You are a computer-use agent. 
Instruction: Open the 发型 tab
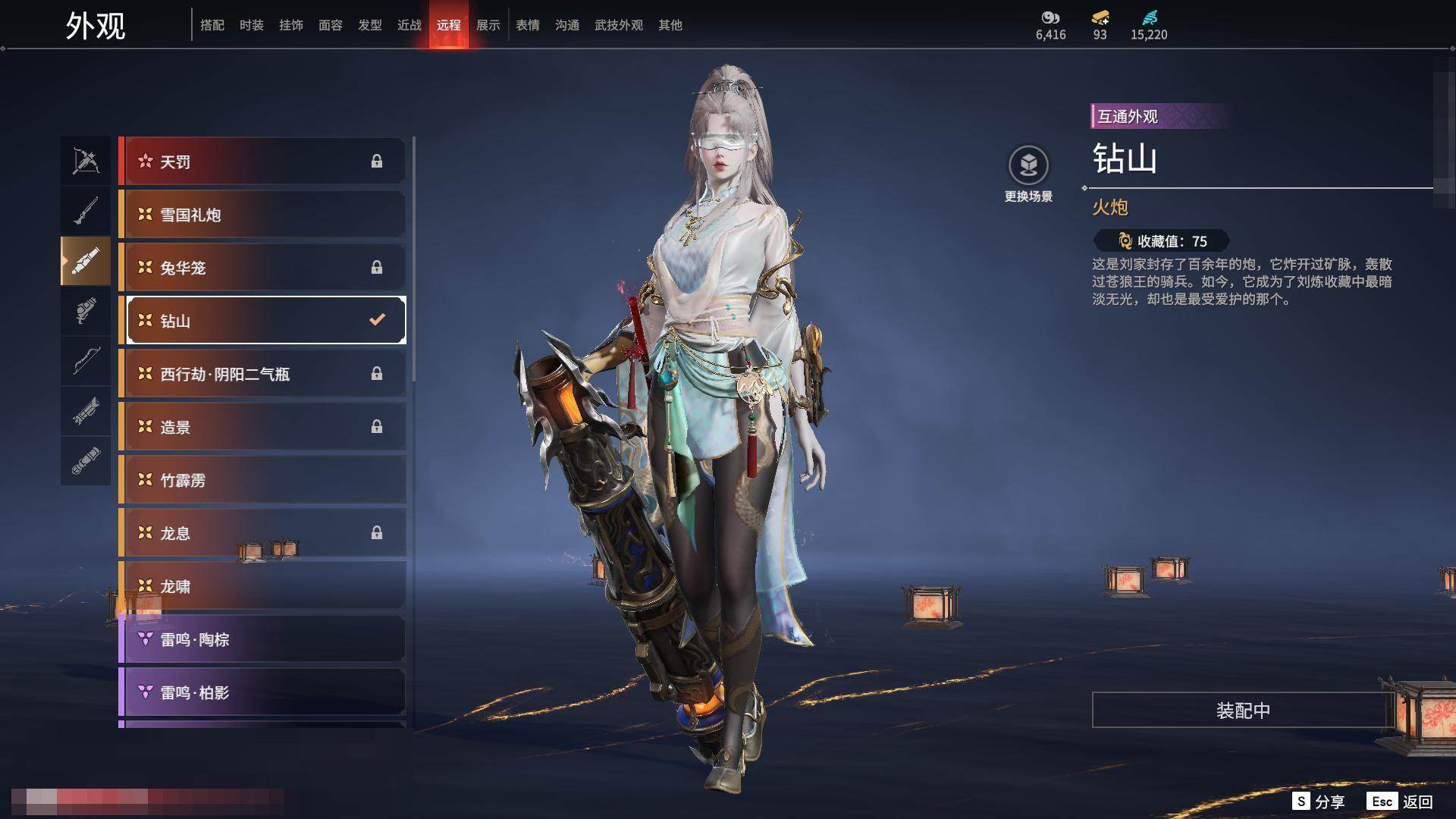tap(369, 25)
